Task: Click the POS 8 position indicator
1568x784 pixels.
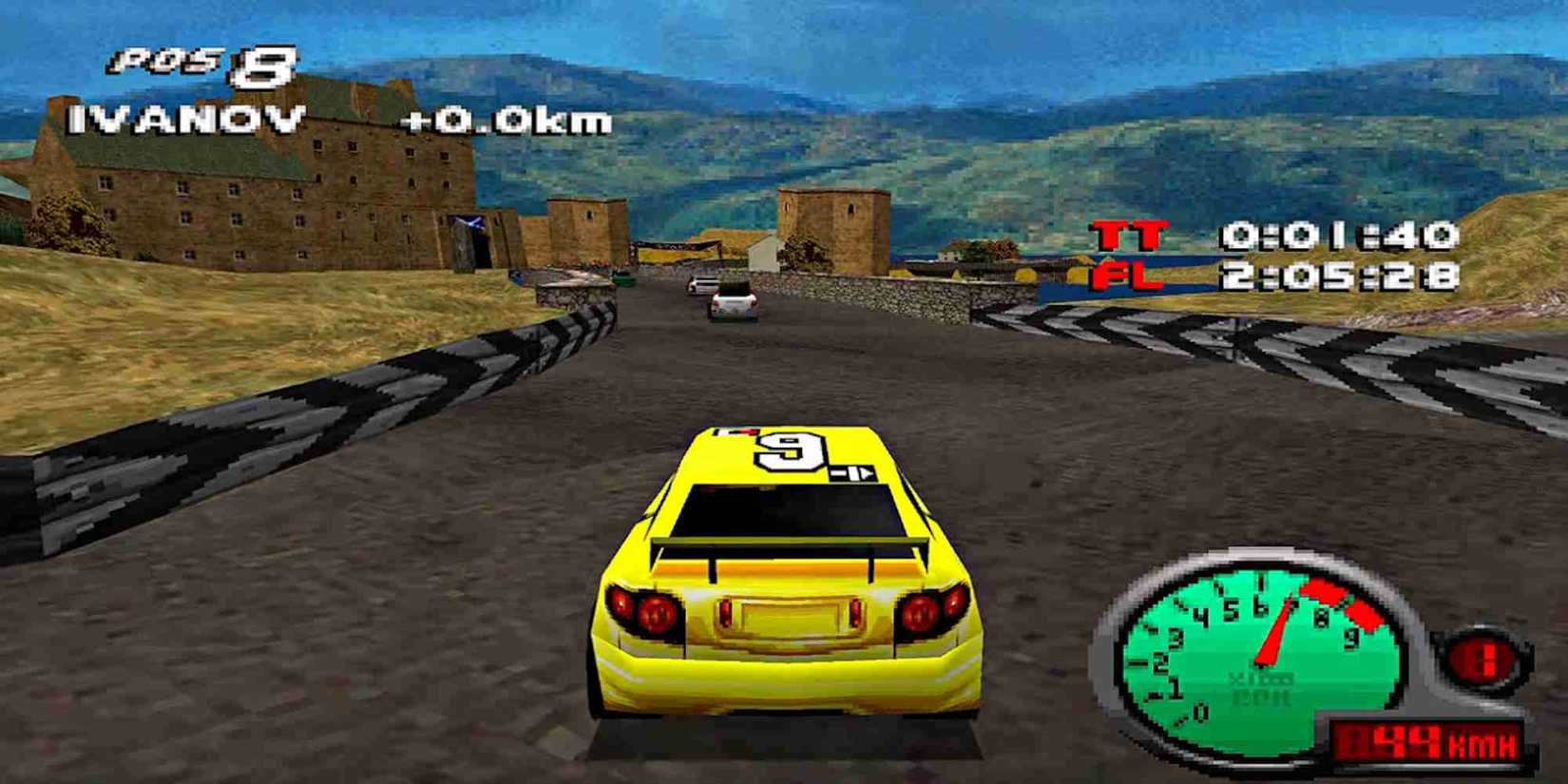Action: pos(200,65)
